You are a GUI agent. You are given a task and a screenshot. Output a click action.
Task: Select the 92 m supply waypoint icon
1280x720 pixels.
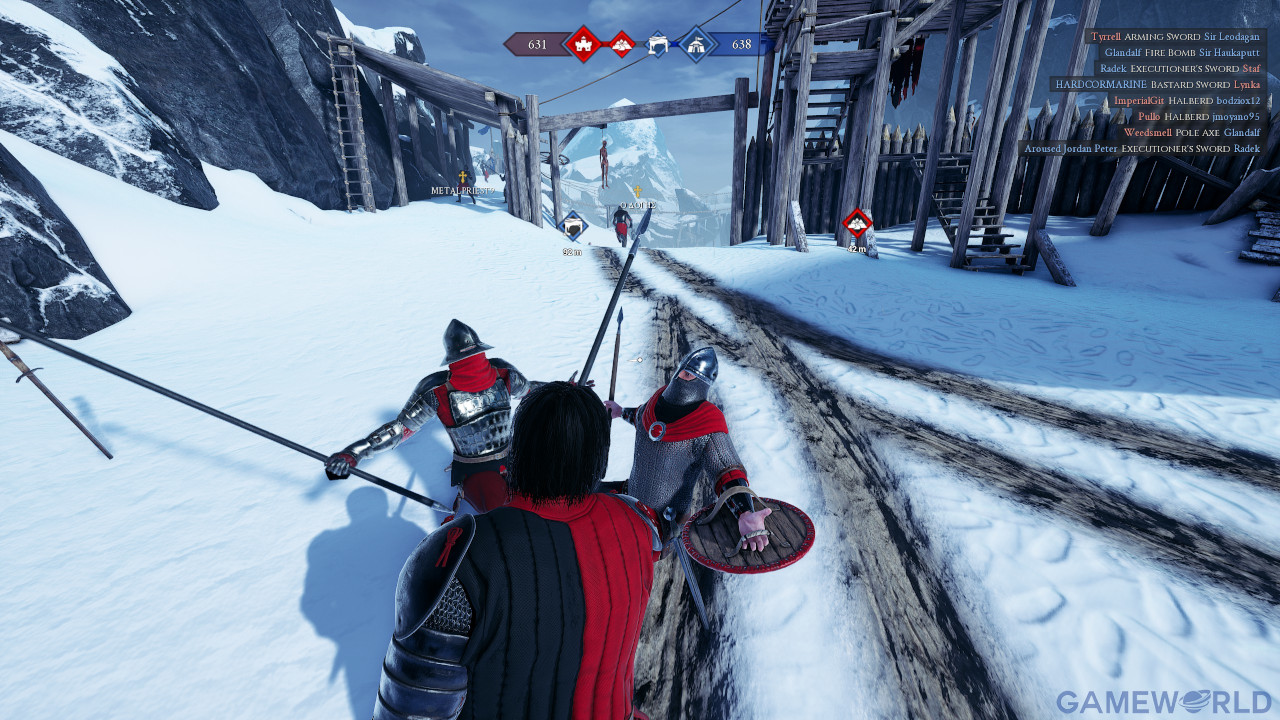pos(572,226)
